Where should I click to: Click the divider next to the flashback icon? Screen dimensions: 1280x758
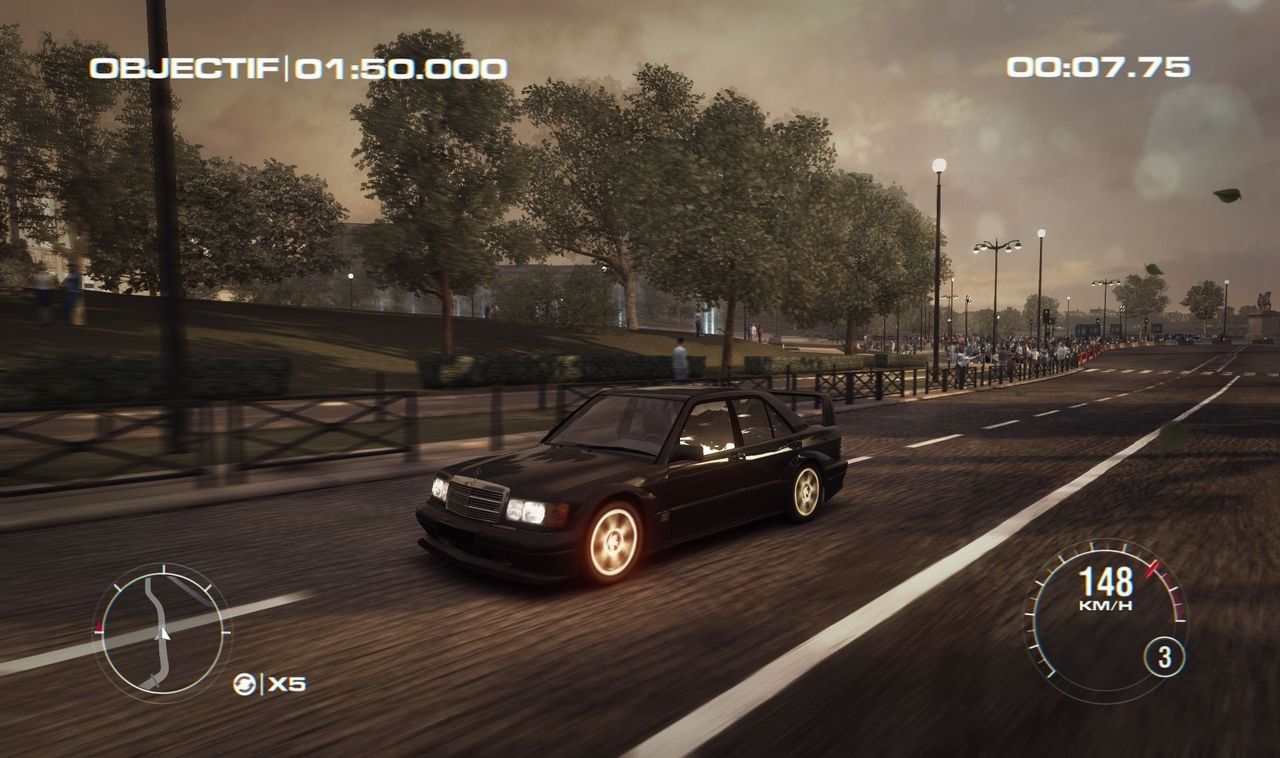tap(264, 682)
